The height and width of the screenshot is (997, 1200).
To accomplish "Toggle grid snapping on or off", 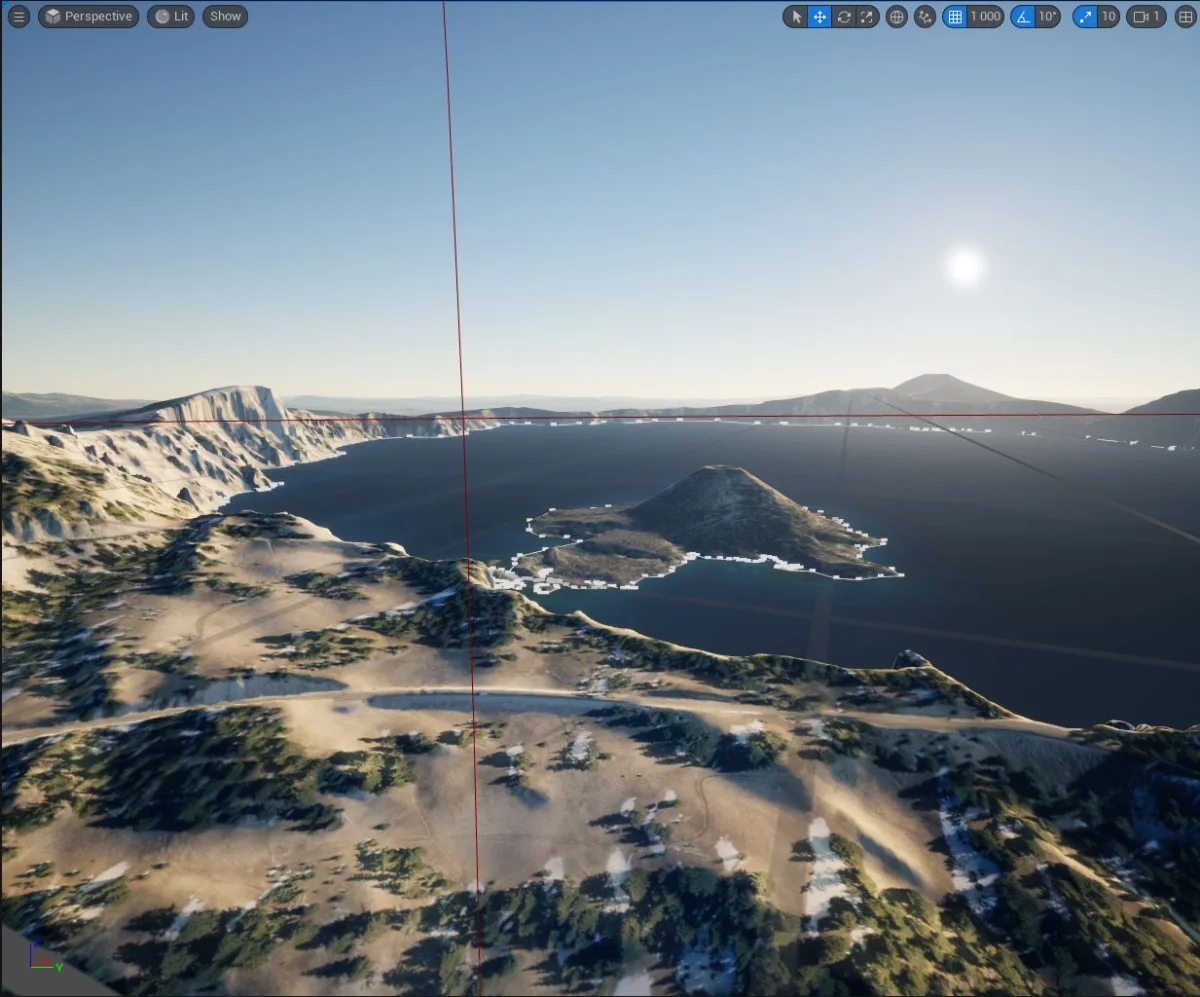I will [x=955, y=16].
